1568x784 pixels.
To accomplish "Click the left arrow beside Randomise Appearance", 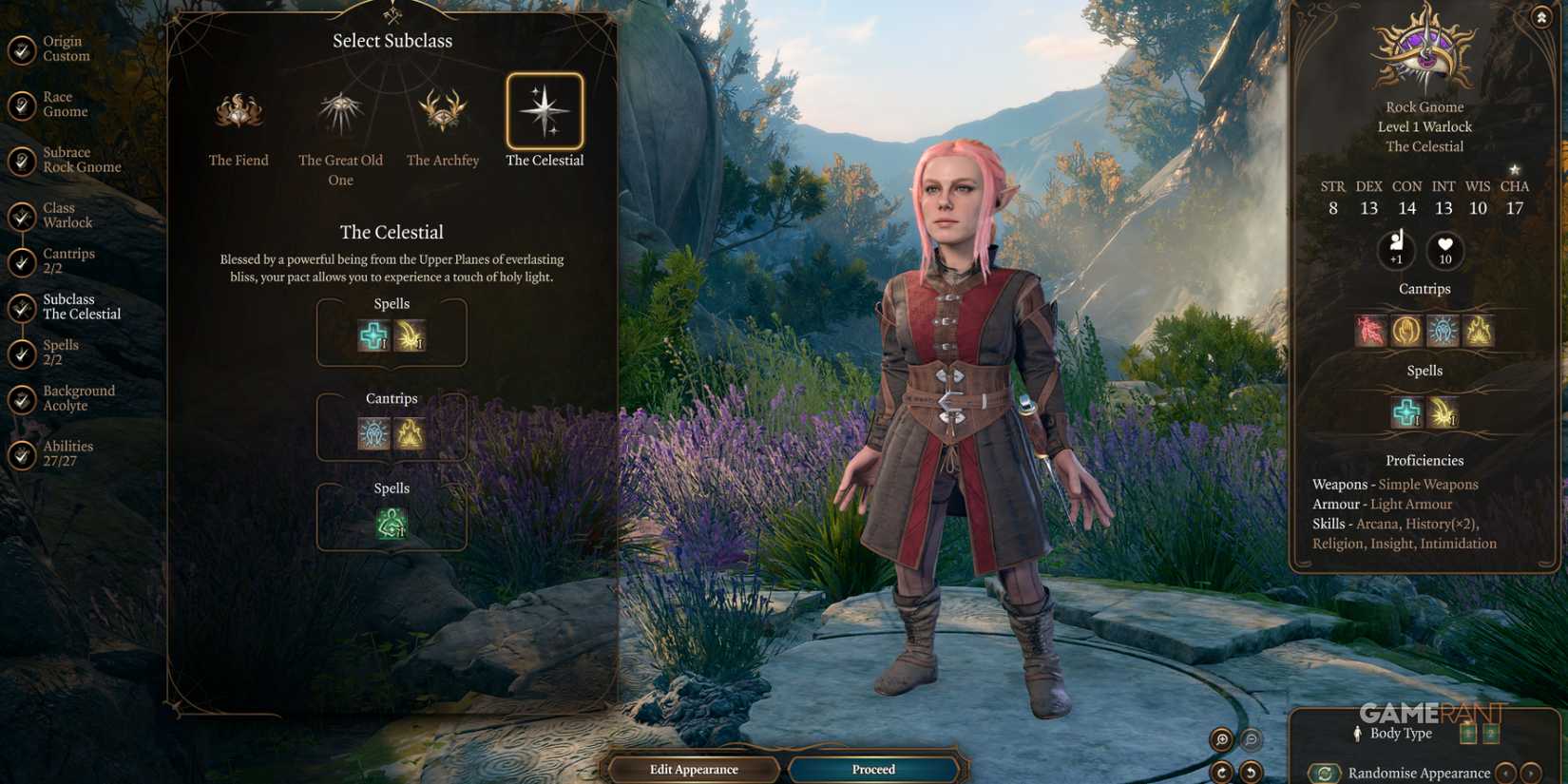I will pyautogui.click(x=1507, y=773).
